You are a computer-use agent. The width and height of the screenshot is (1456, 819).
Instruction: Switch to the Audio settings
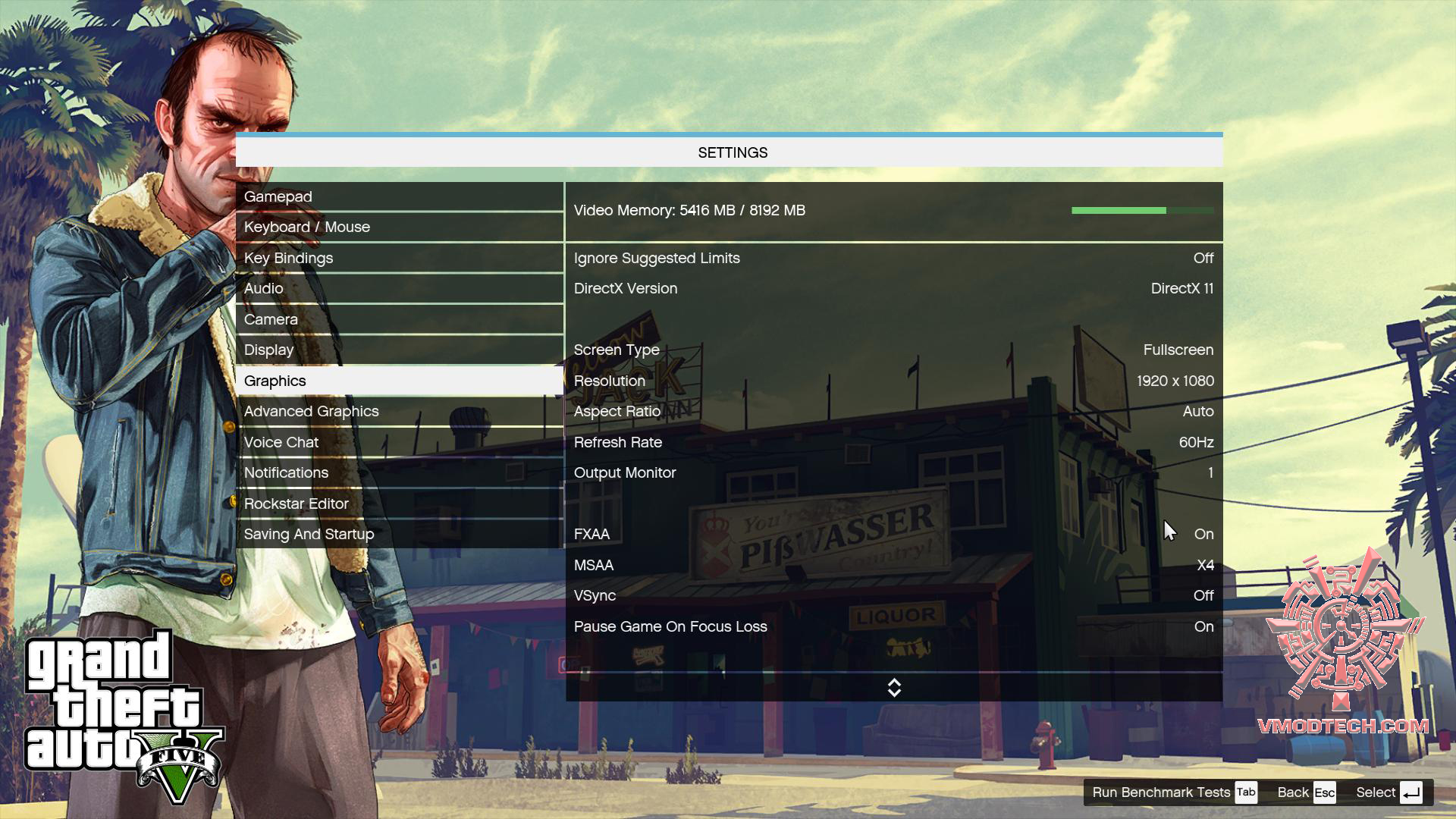pos(399,289)
